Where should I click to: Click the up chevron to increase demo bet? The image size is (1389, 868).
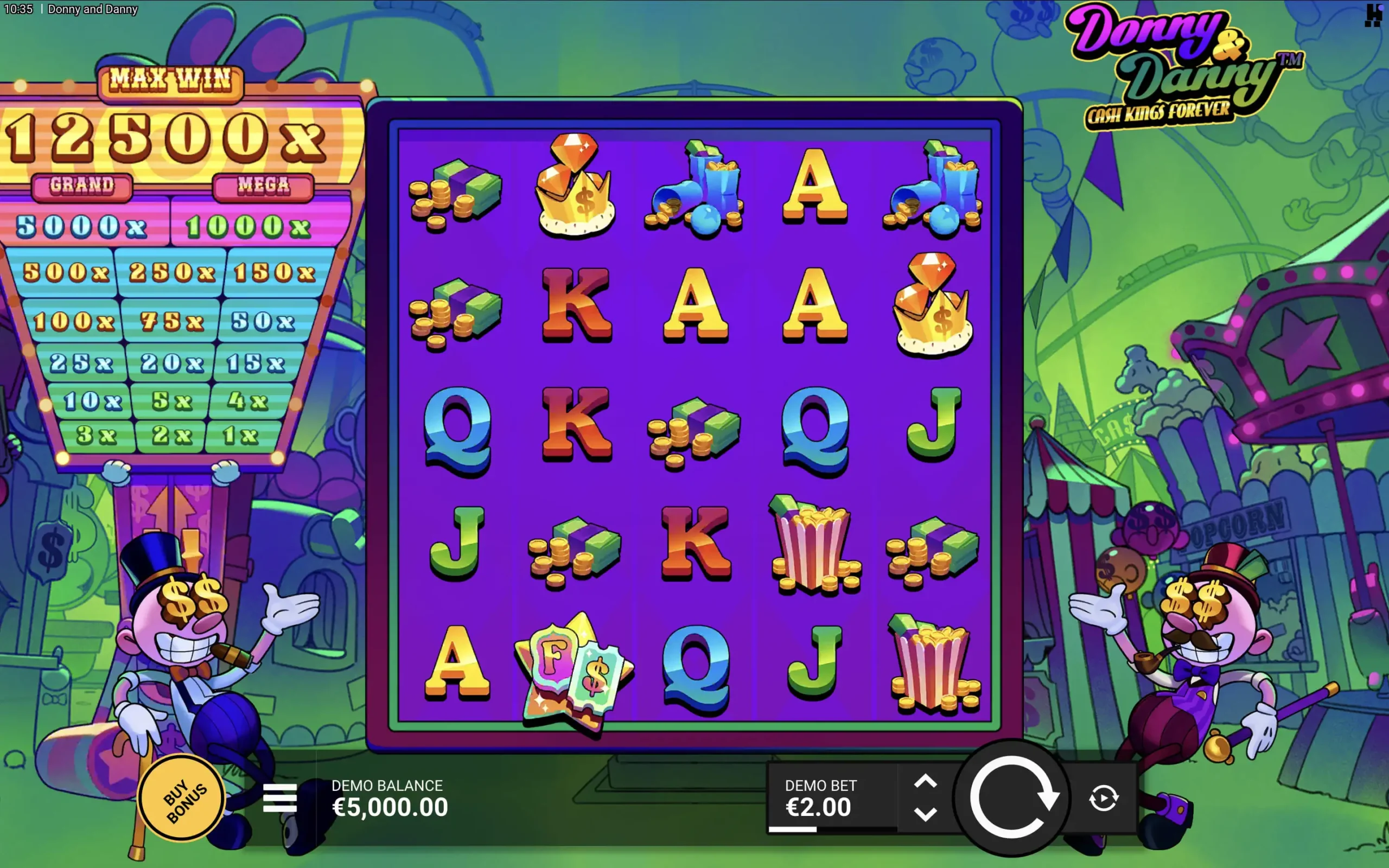926,781
